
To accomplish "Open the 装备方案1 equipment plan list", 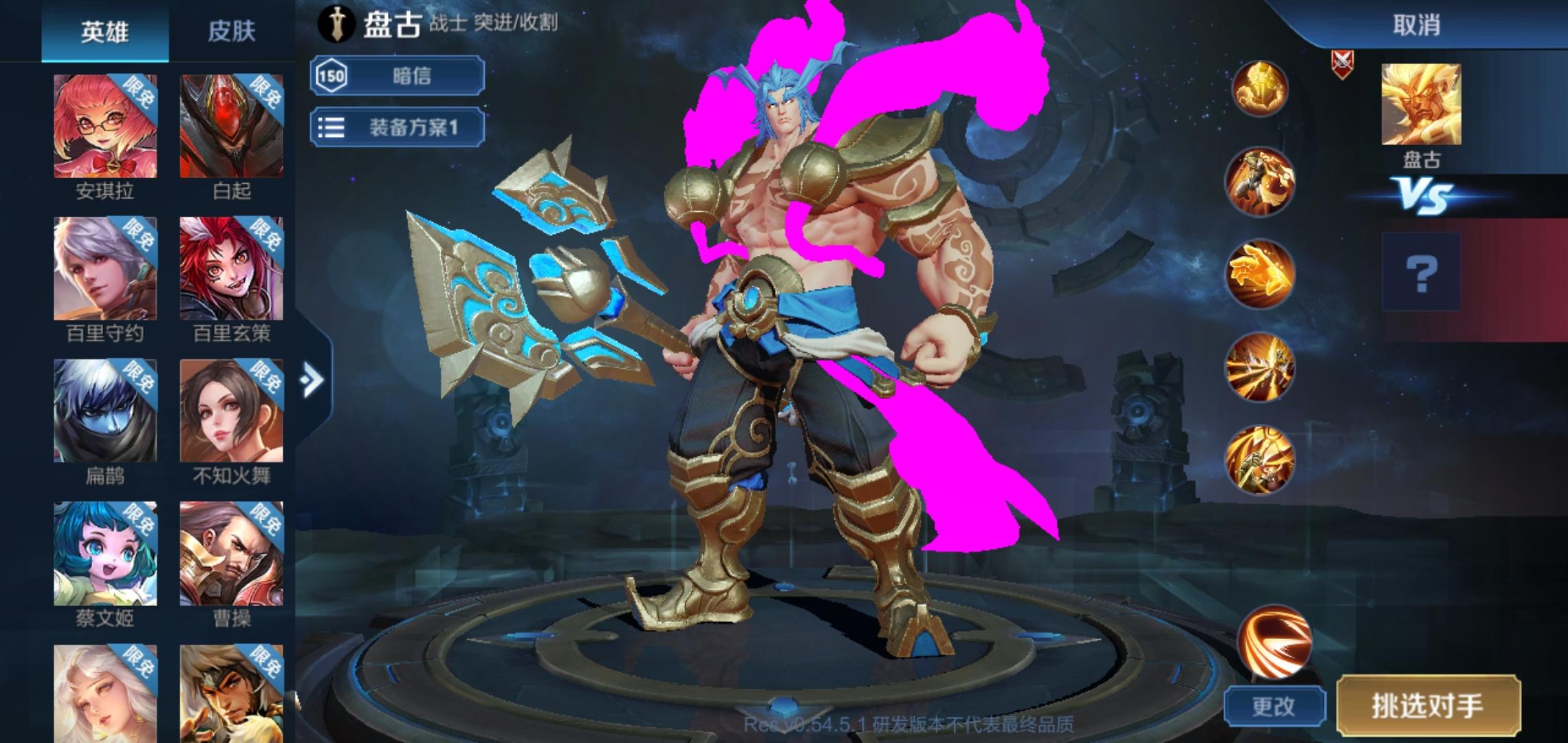I will pyautogui.click(x=398, y=127).
